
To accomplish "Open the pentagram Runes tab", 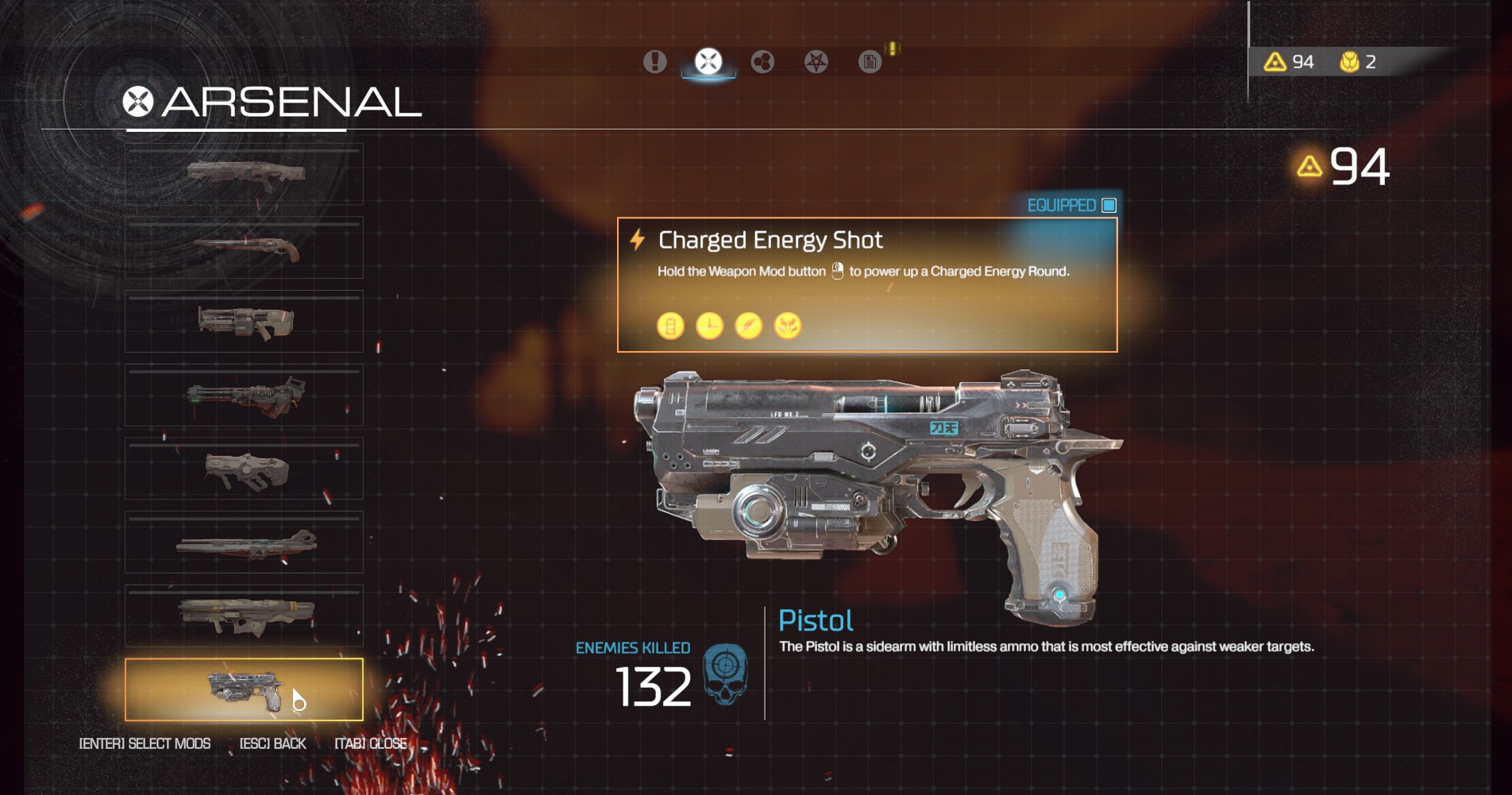I will pyautogui.click(x=816, y=61).
